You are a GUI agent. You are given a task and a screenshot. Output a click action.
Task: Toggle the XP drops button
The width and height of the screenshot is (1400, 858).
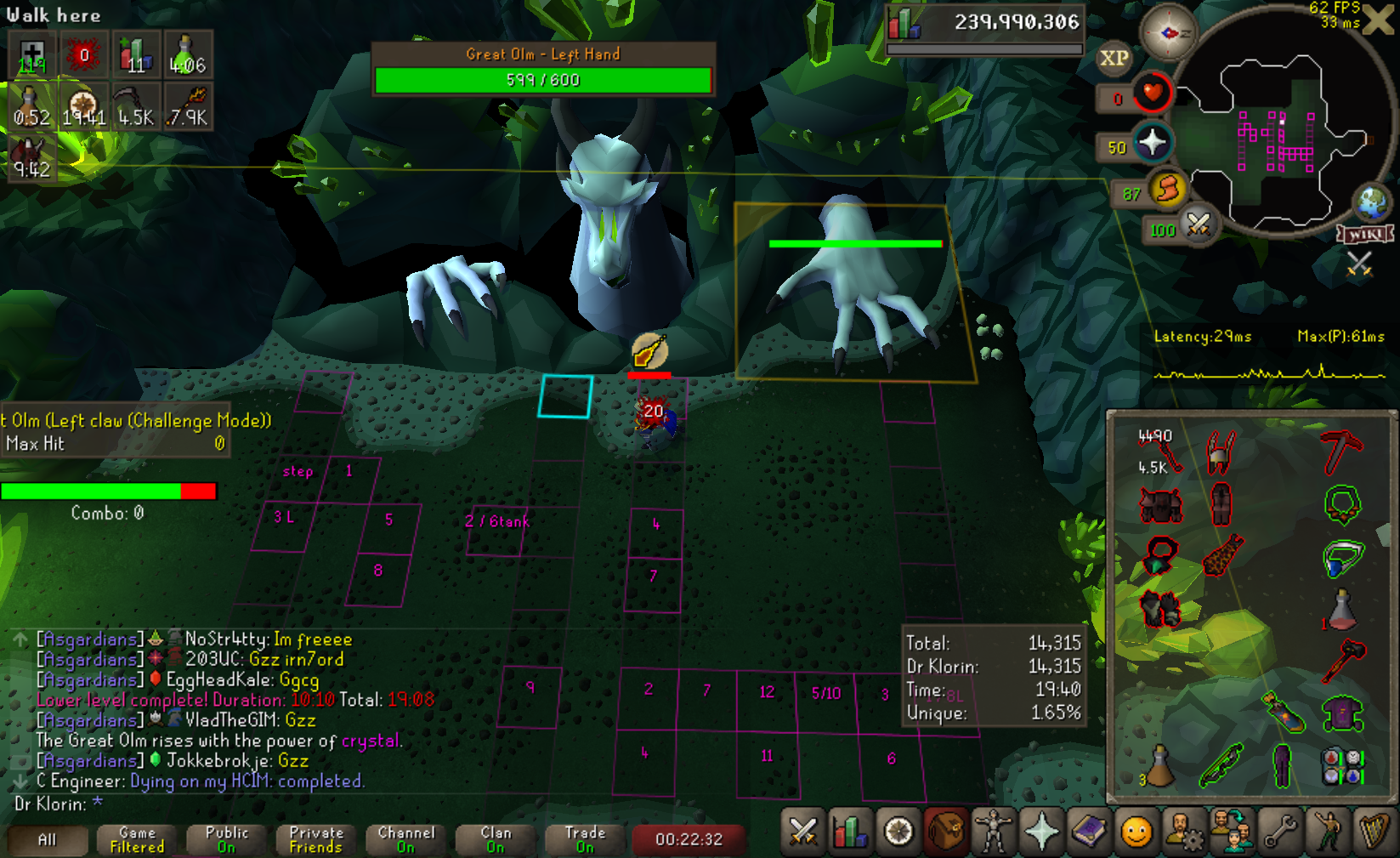(x=1114, y=59)
